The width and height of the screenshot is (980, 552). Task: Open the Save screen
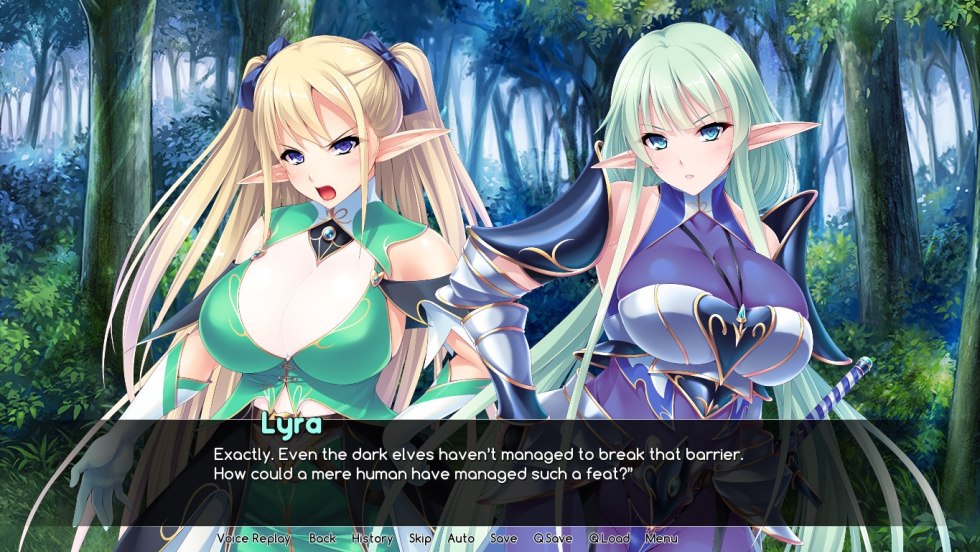coord(504,538)
